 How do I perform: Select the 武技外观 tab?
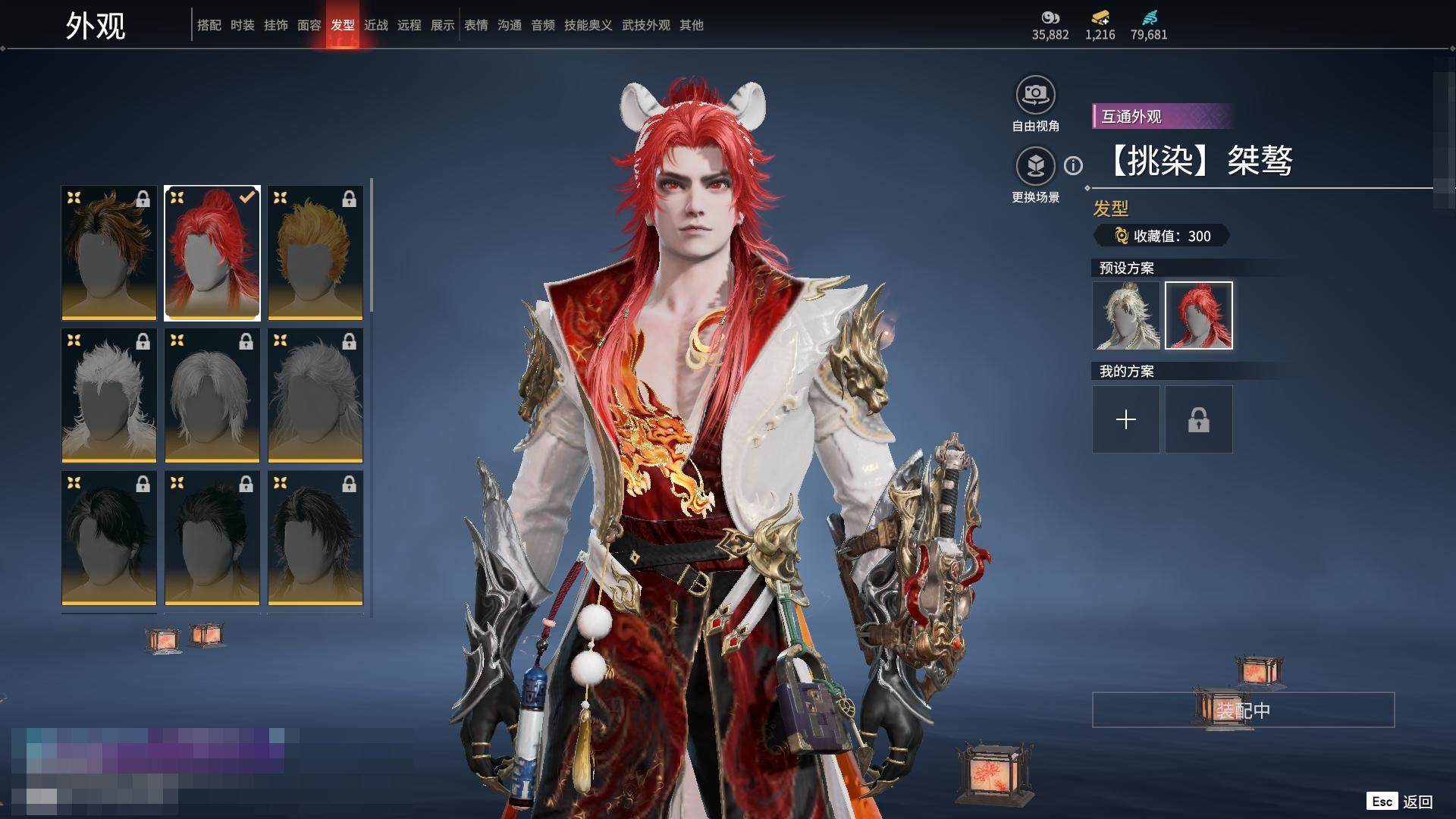tap(645, 25)
